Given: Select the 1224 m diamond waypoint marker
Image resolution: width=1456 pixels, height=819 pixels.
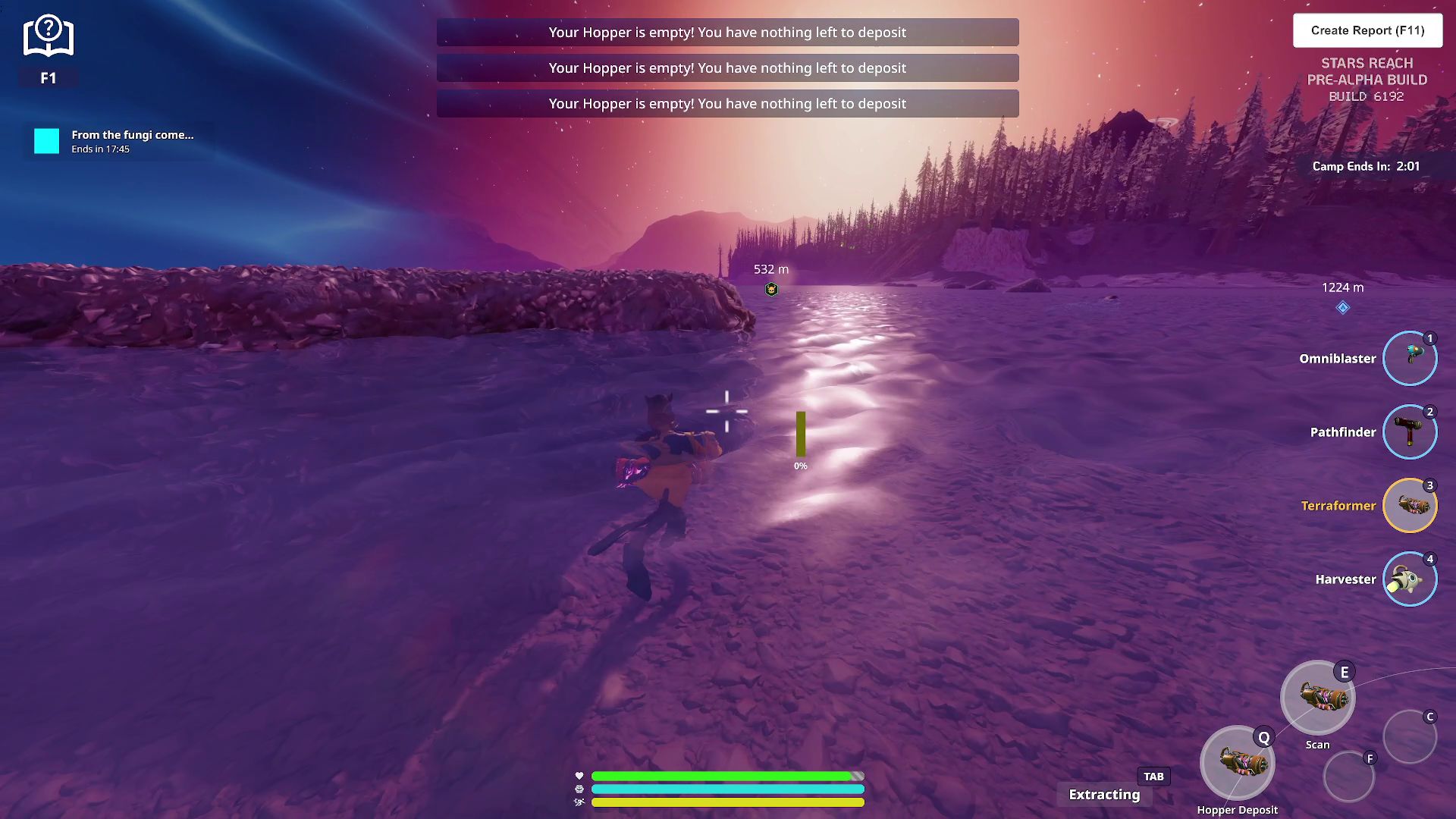Looking at the screenshot, I should 1342,307.
